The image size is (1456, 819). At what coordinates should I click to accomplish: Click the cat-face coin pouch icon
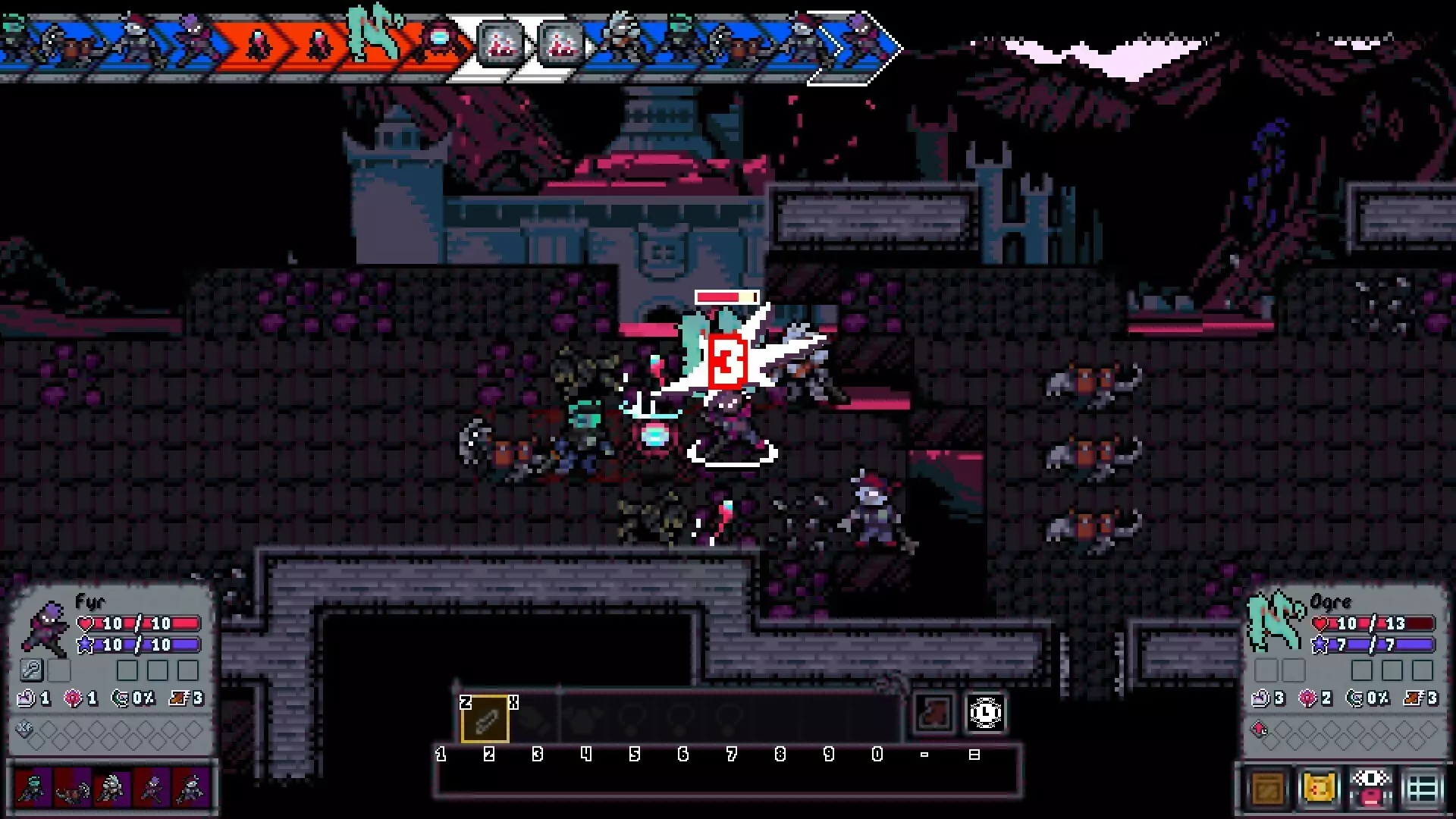click(1319, 788)
